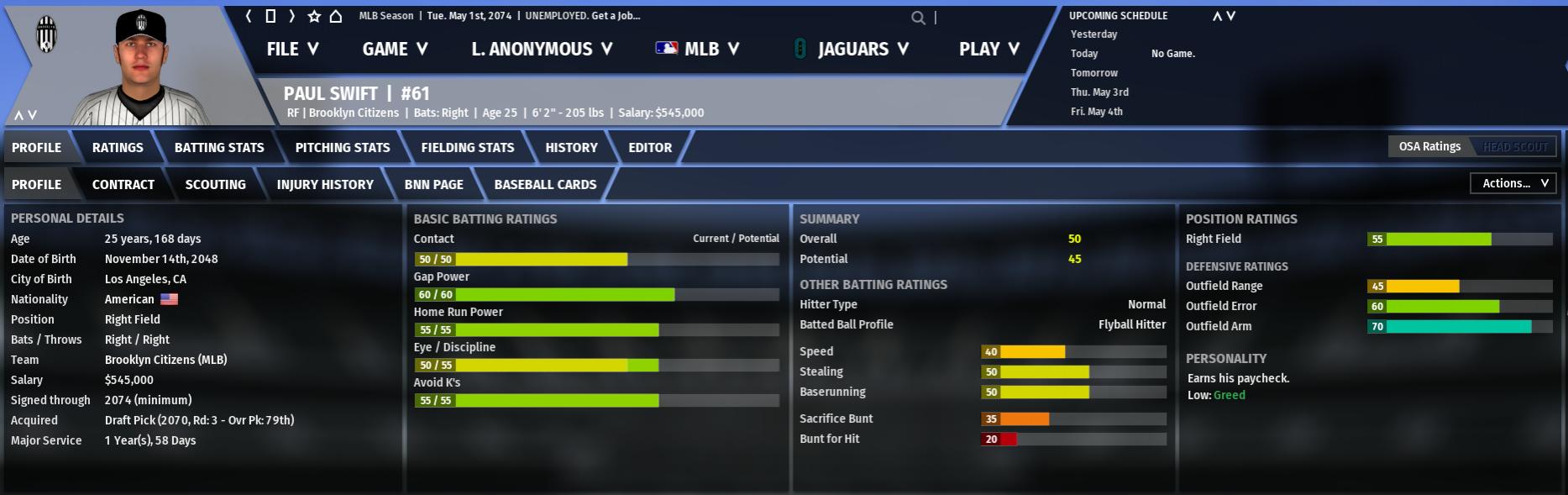1568x495 pixels.
Task: Open the PLAY menu
Action: pyautogui.click(x=989, y=49)
